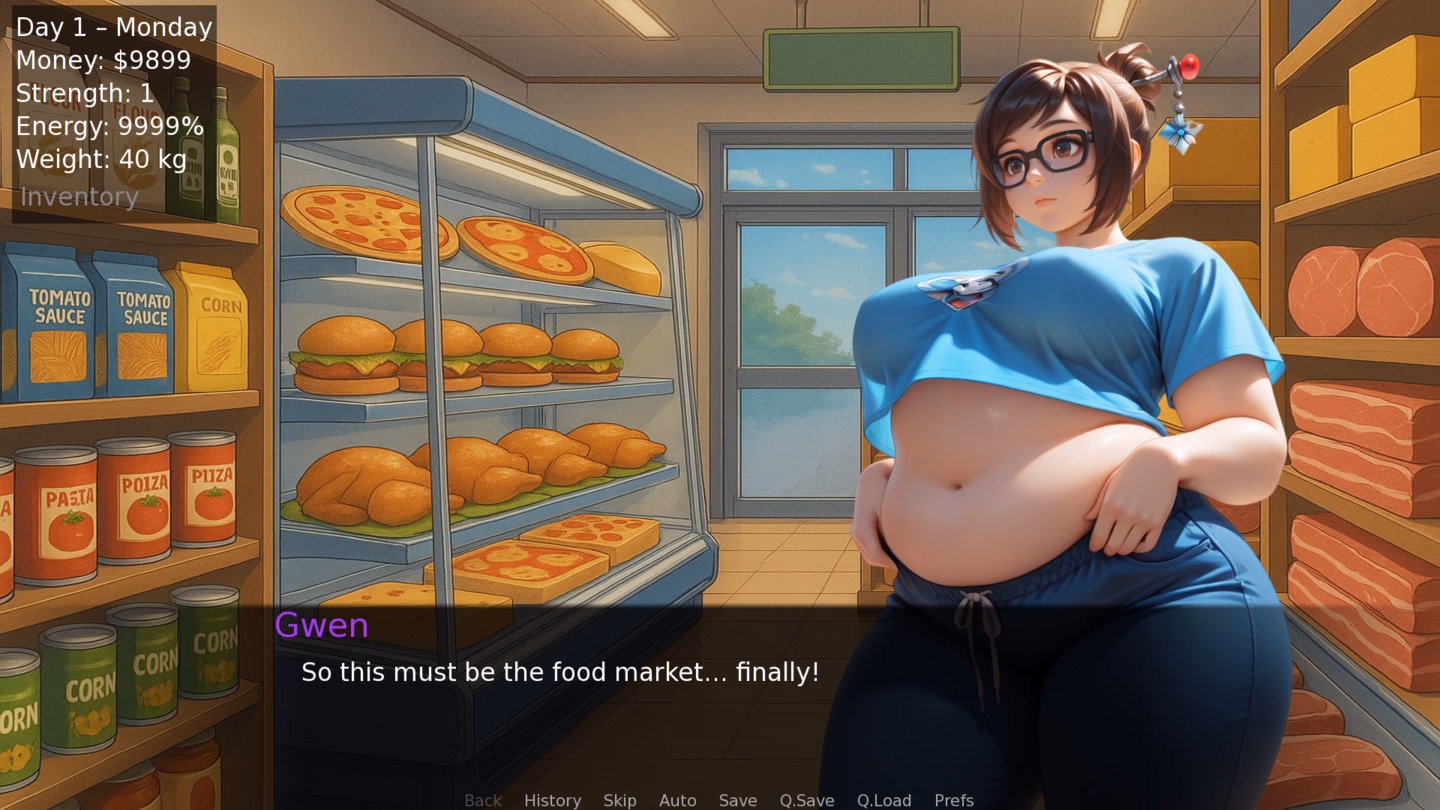Open the Inventory panel

pos(79,197)
